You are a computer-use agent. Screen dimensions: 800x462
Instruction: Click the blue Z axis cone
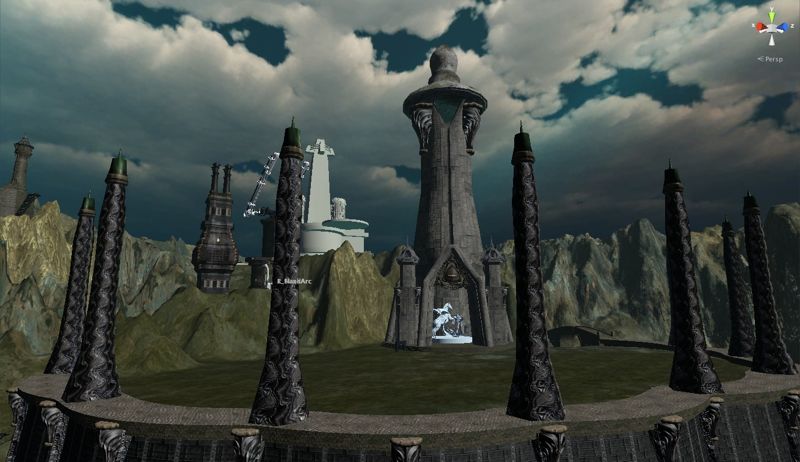tap(784, 26)
